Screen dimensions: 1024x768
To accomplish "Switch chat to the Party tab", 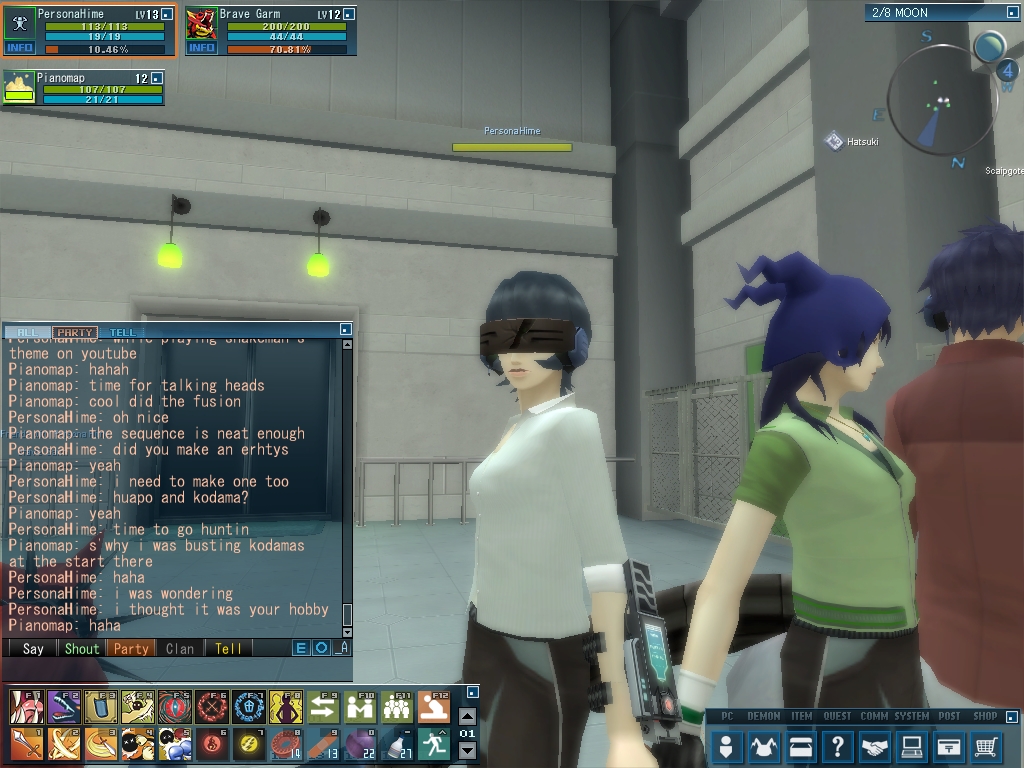I will click(x=75, y=332).
